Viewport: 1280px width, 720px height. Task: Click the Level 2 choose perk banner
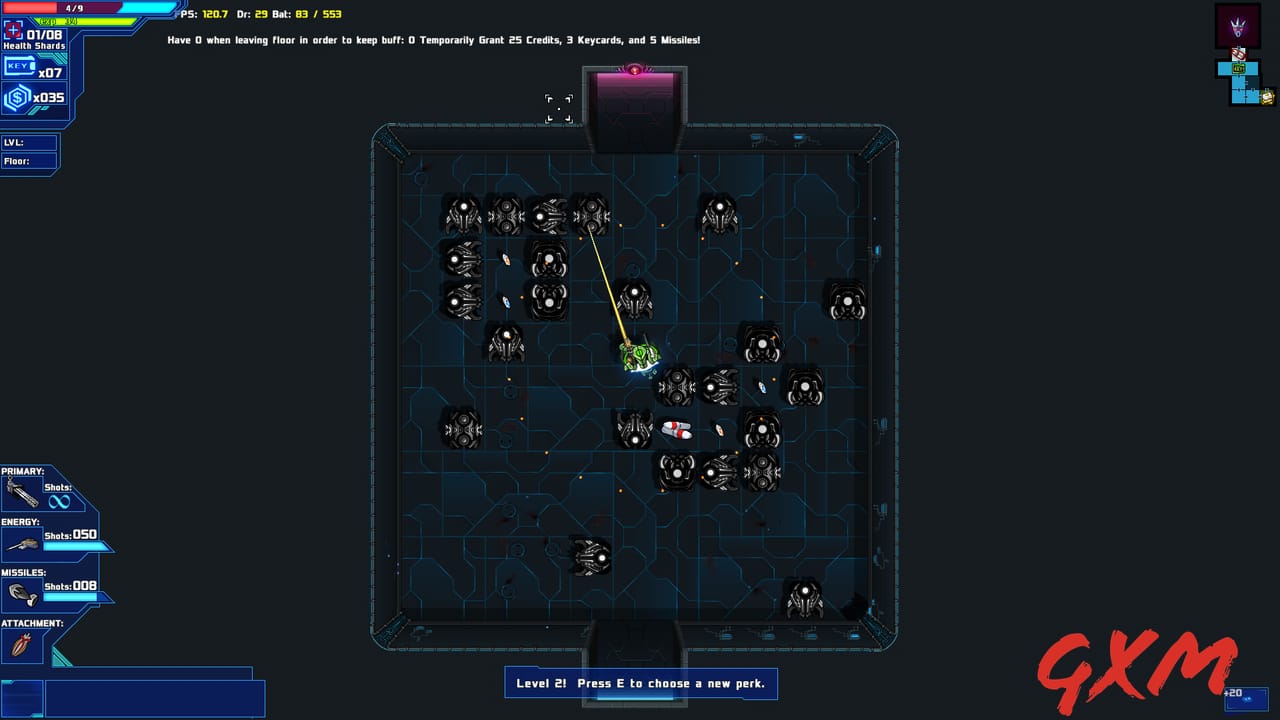pos(640,683)
